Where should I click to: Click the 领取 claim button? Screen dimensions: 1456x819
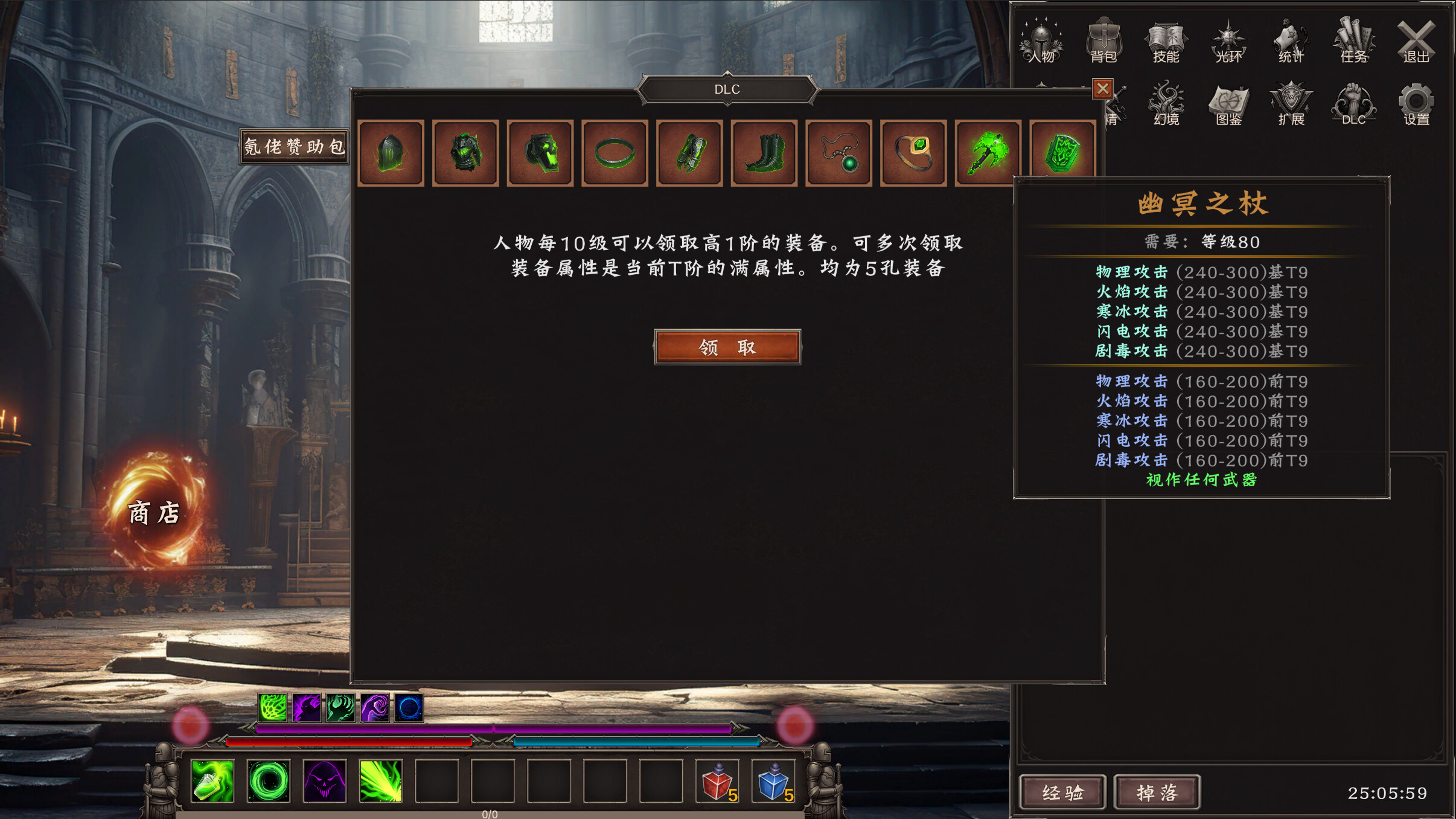tap(727, 347)
